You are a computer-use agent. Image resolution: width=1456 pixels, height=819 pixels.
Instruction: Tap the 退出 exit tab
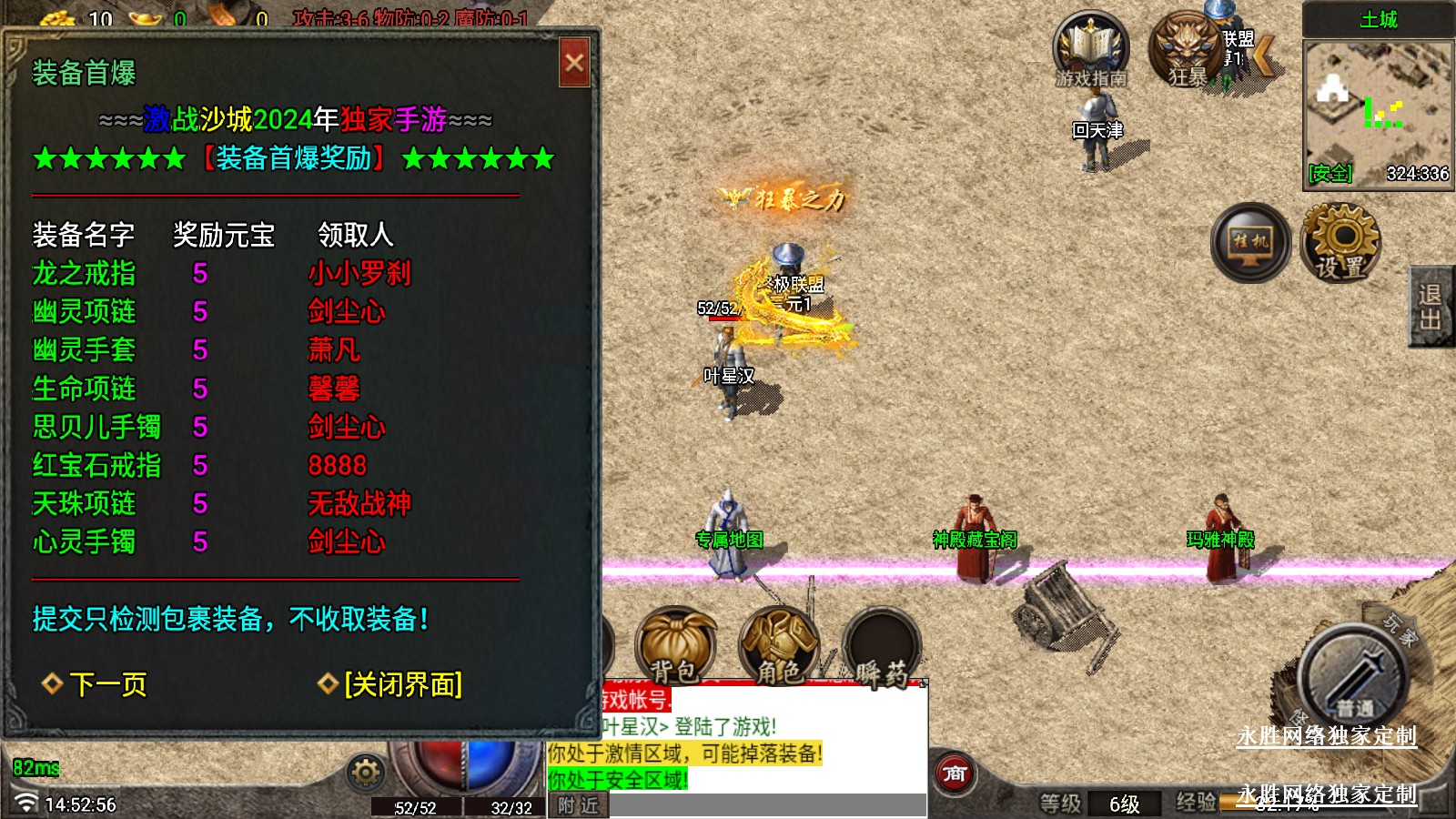coord(1431,307)
